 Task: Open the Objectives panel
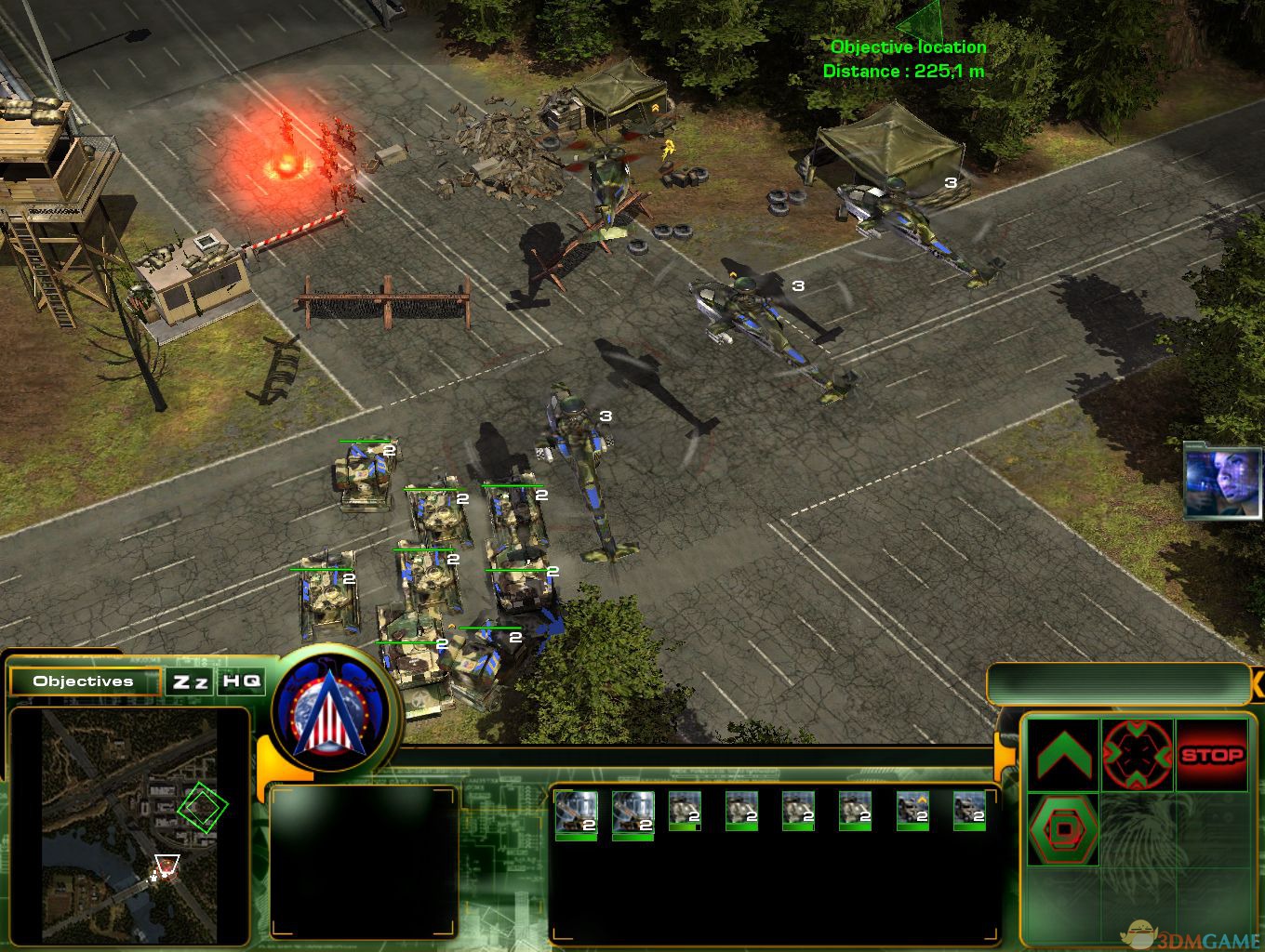pos(84,681)
